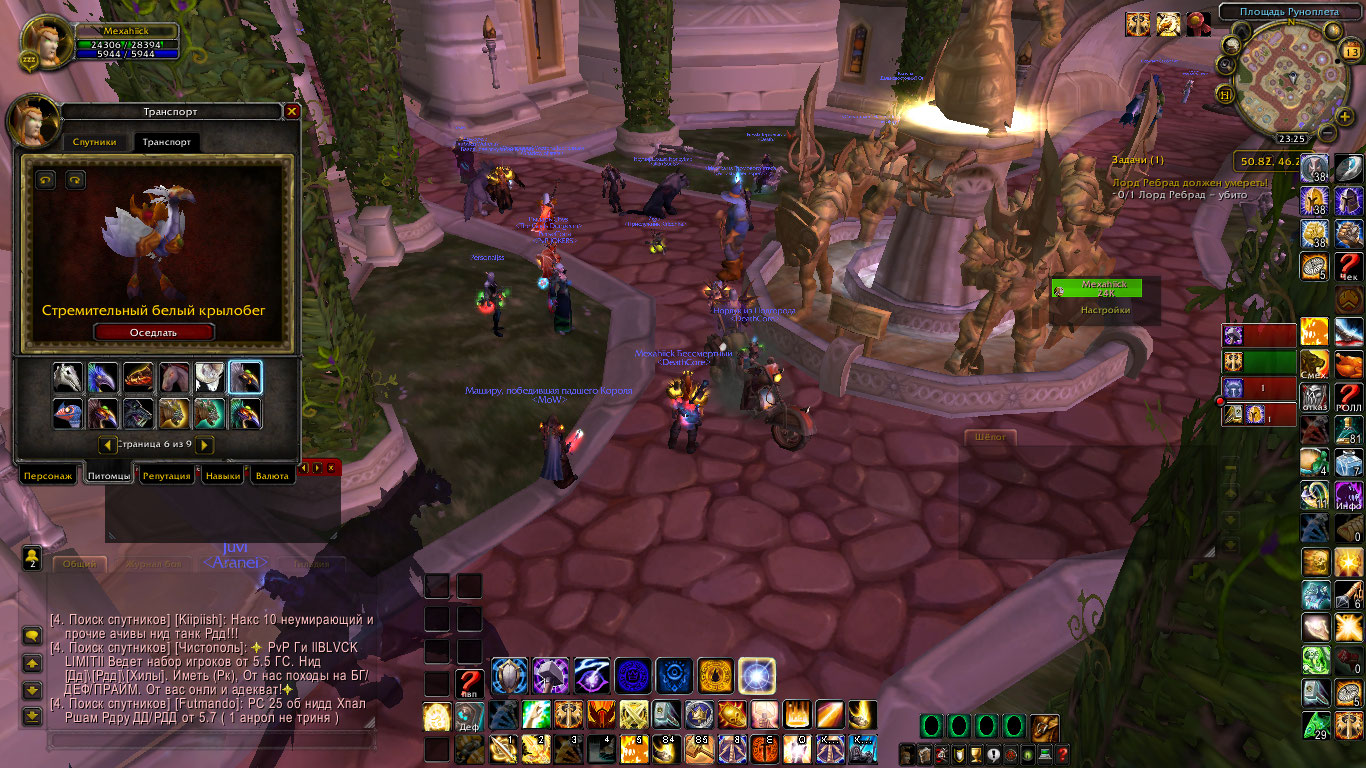Image resolution: width=1366 pixels, height=768 pixels.
Task: Zoom in the minimap
Action: [1346, 115]
